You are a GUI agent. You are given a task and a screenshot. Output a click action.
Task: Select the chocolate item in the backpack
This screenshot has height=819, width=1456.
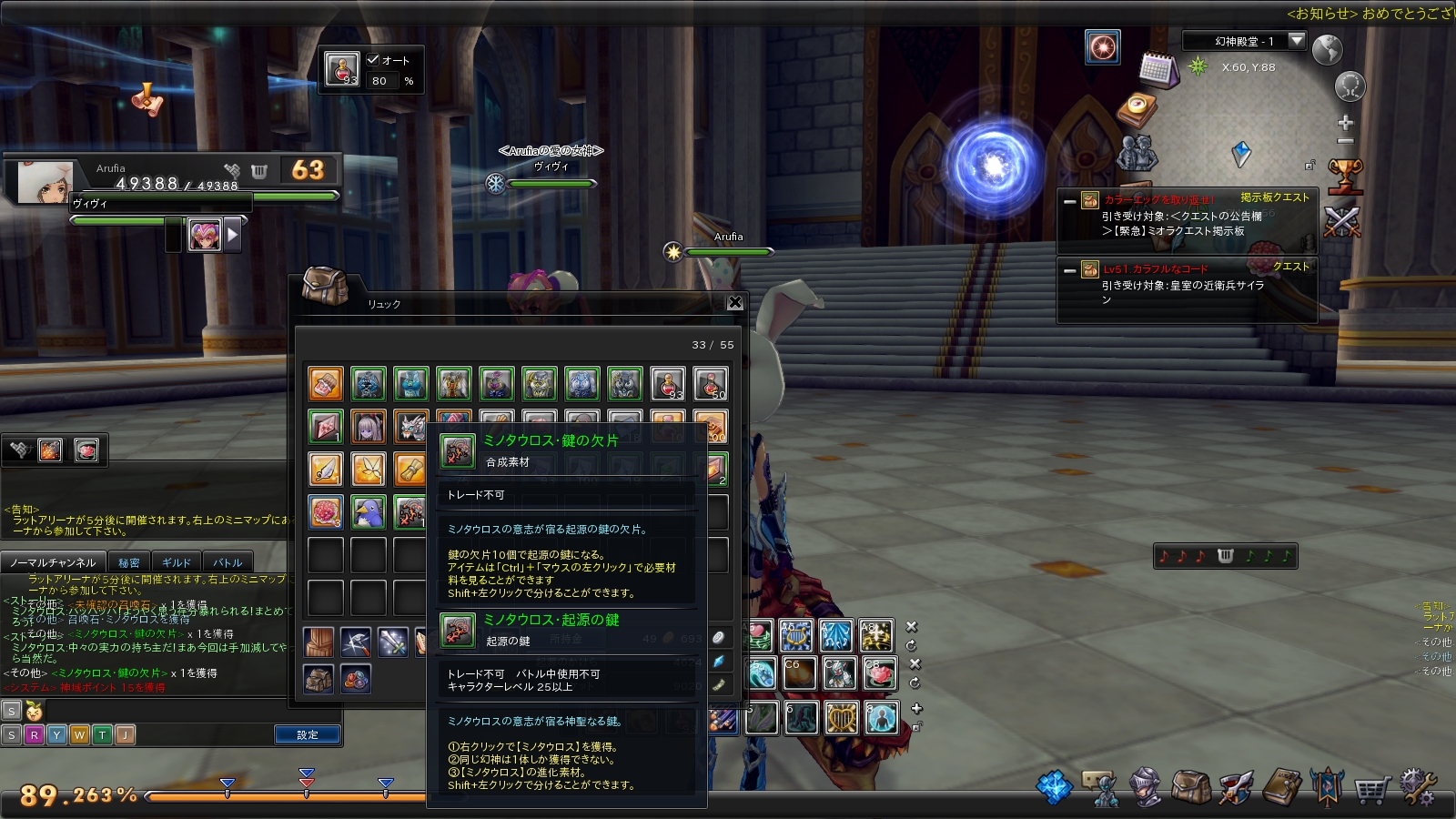pos(326,384)
